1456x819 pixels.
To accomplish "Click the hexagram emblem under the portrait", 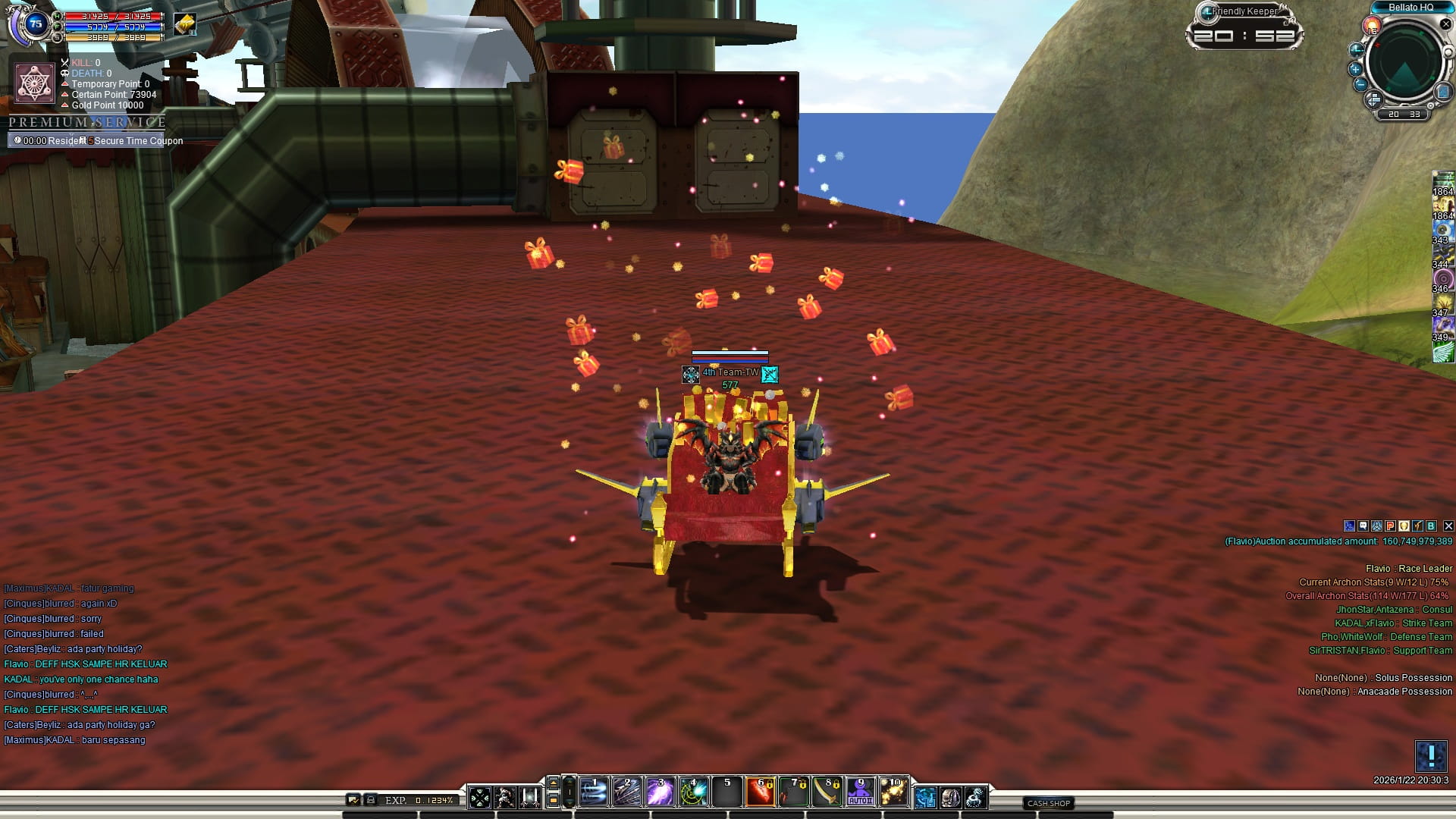I will point(34,82).
